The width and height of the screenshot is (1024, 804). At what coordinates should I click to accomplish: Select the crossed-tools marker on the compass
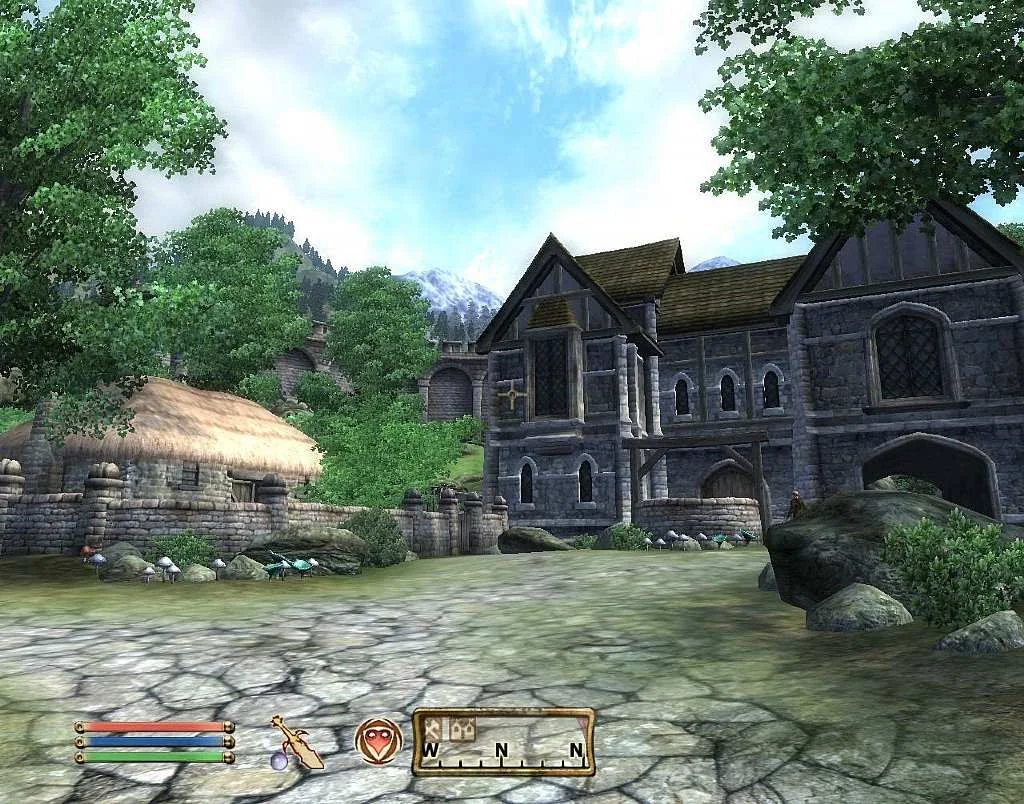click(434, 728)
